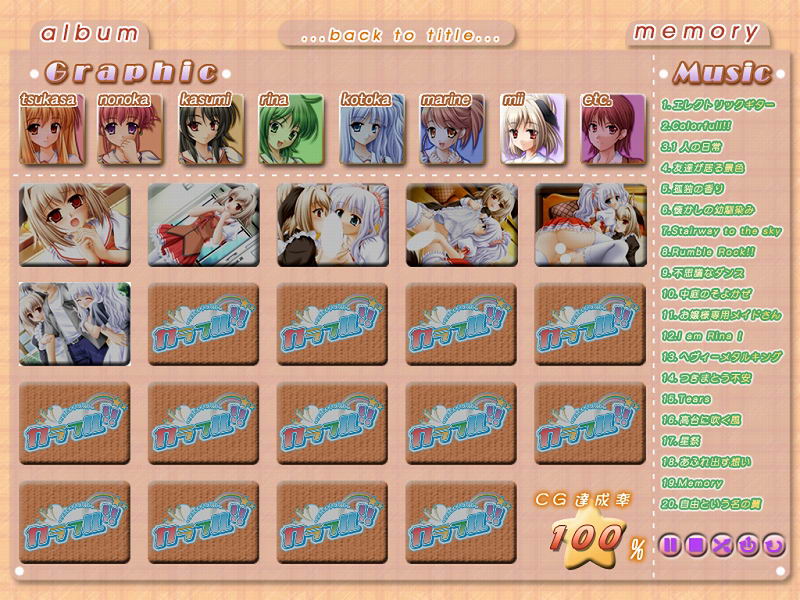Viewport: 800px width, 600px height.
Task: Show kasumi's graphics
Action: click(211, 130)
